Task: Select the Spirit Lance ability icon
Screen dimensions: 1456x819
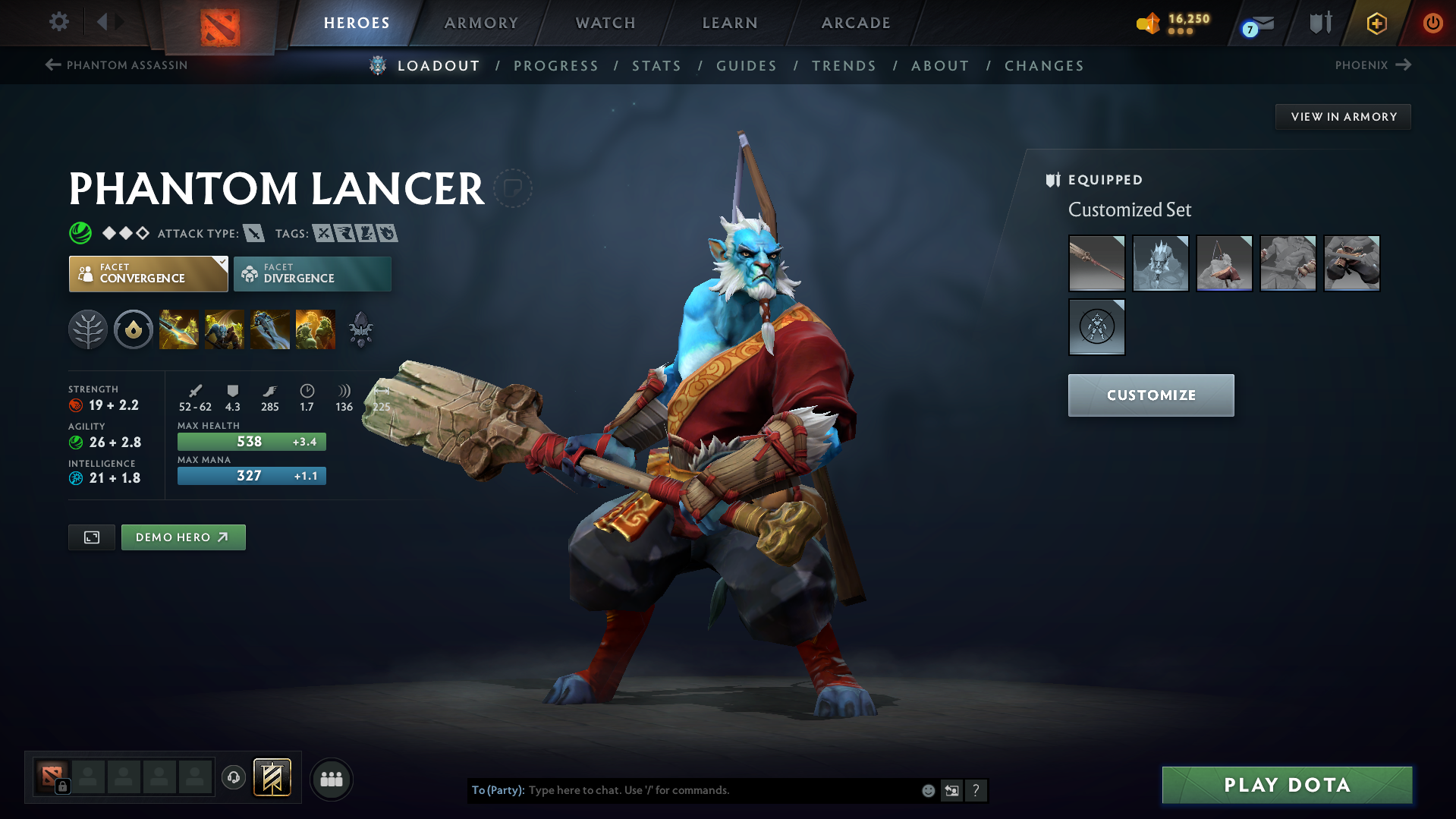Action: [178, 329]
